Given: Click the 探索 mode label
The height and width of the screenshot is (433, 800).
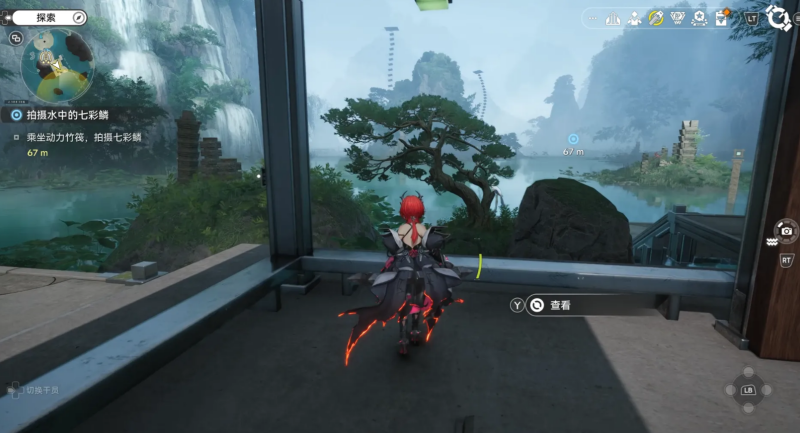Looking at the screenshot, I should (x=47, y=18).
